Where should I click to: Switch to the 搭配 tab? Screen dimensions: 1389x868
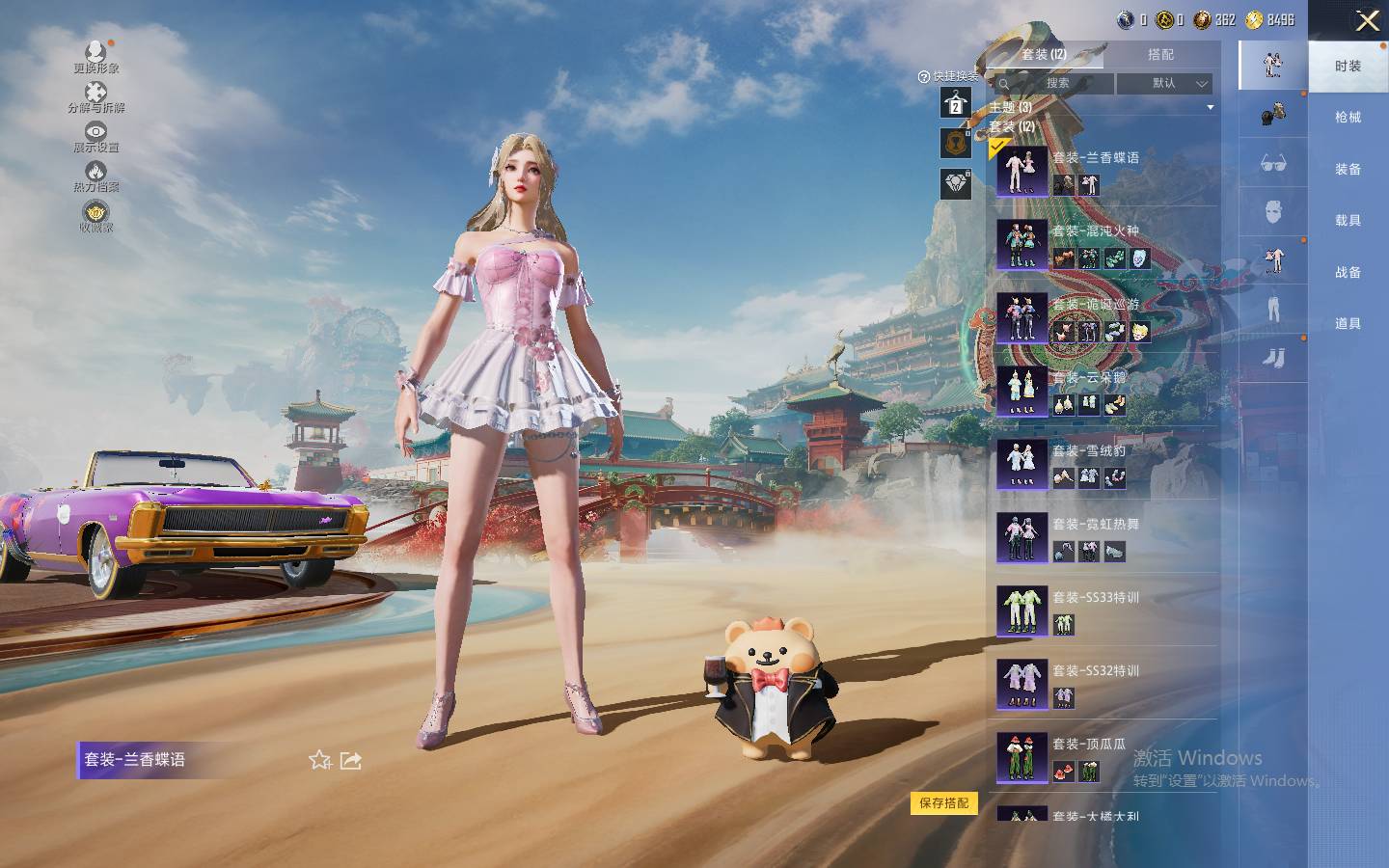coord(1160,55)
